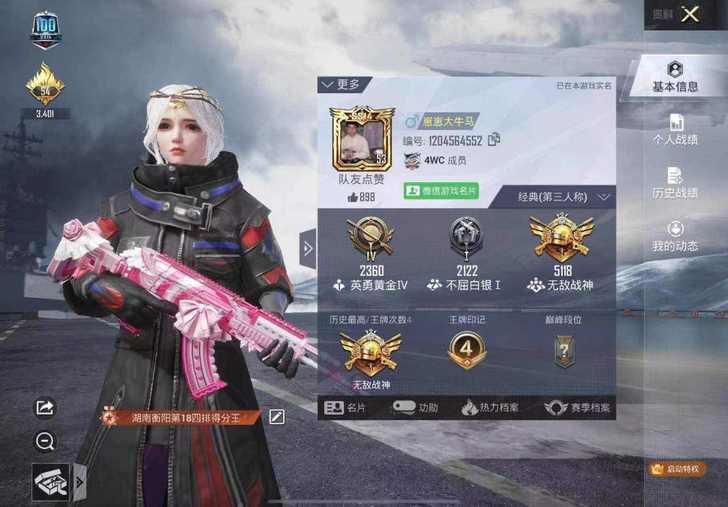The width and height of the screenshot is (728, 507).
Task: Click the share arrow icon
Action: point(45,408)
